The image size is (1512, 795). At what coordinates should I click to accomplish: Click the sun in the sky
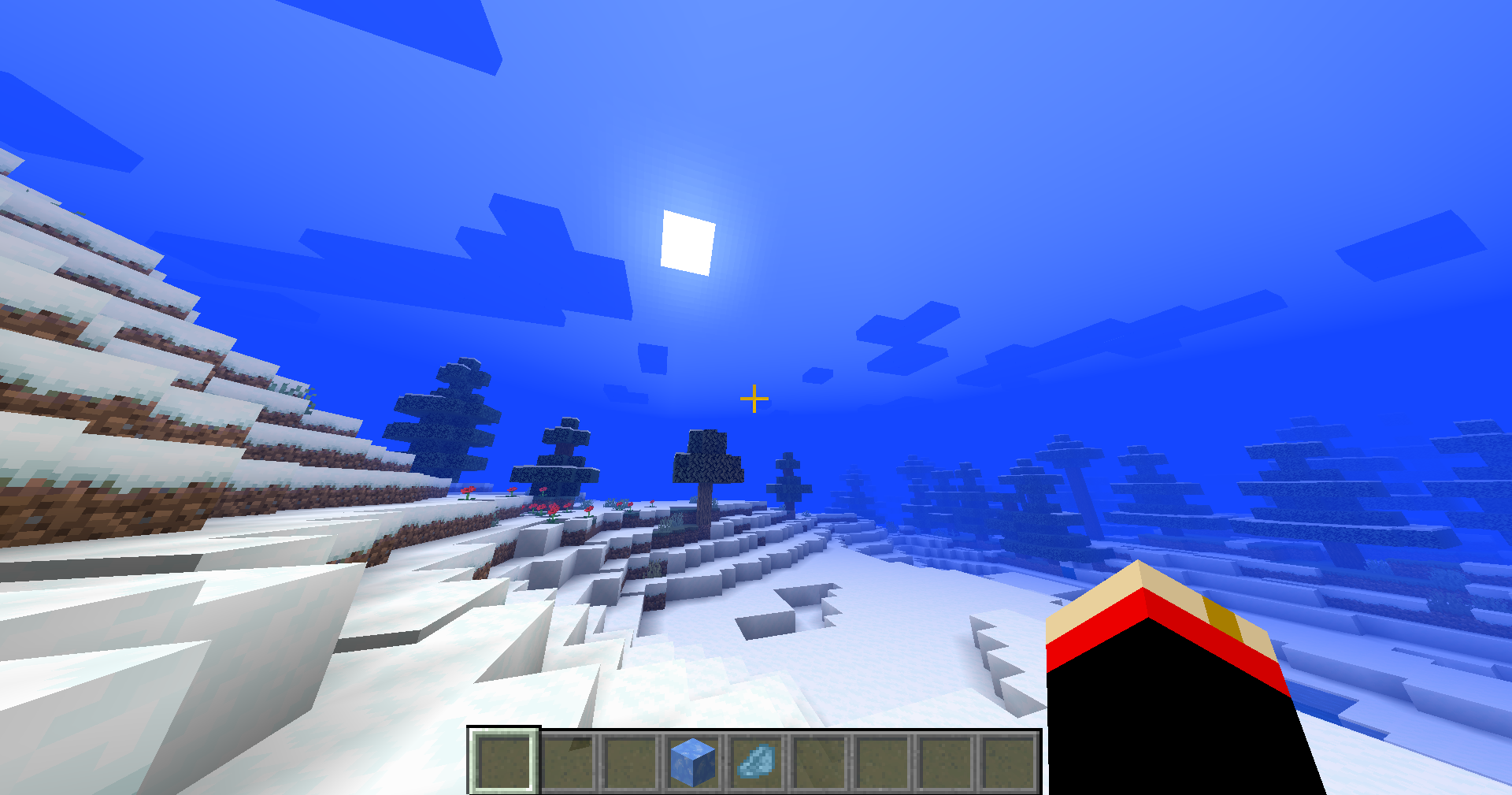point(687,241)
